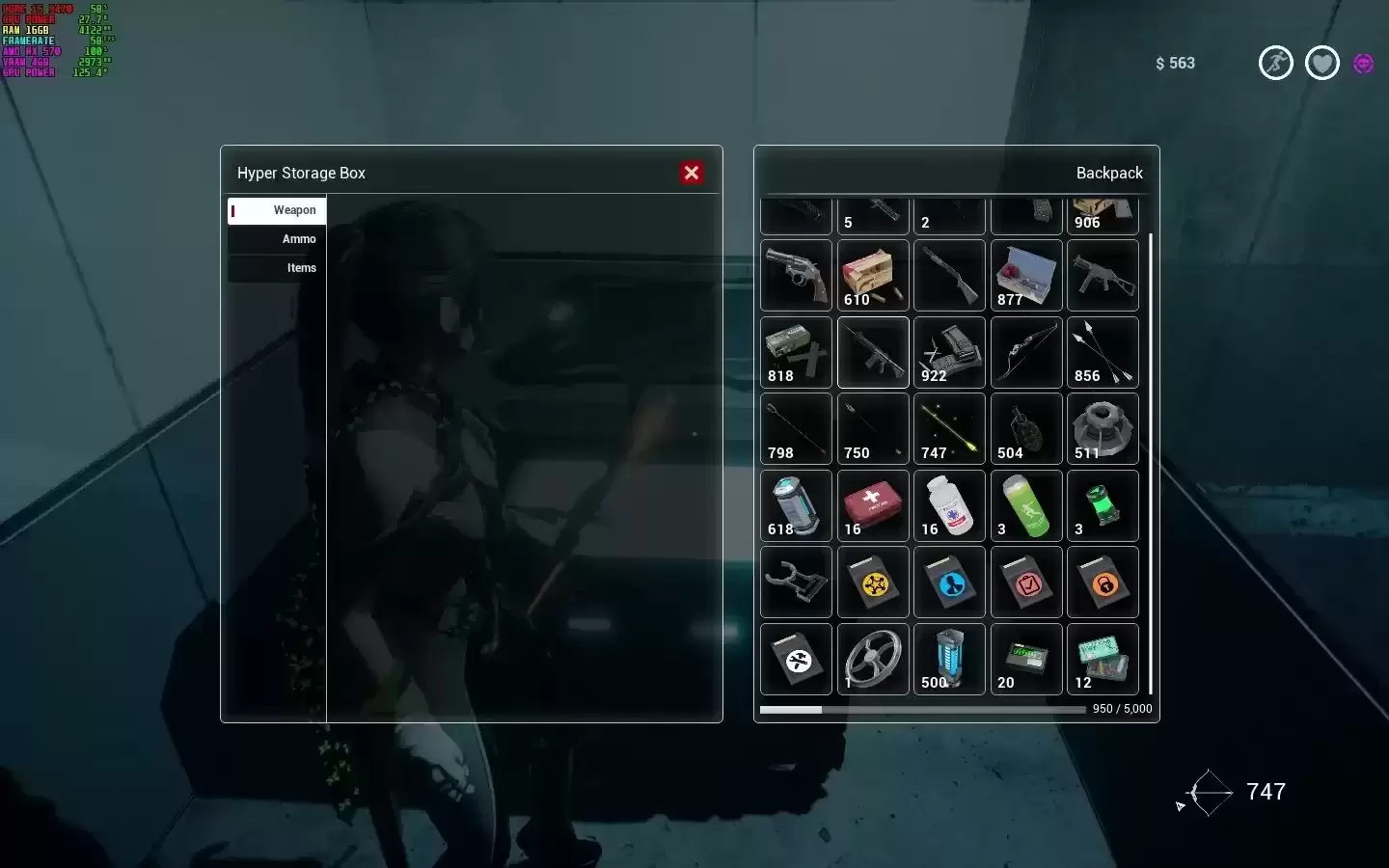The image size is (1389, 868).
Task: Click the compound bow slot
Action: tap(1026, 352)
